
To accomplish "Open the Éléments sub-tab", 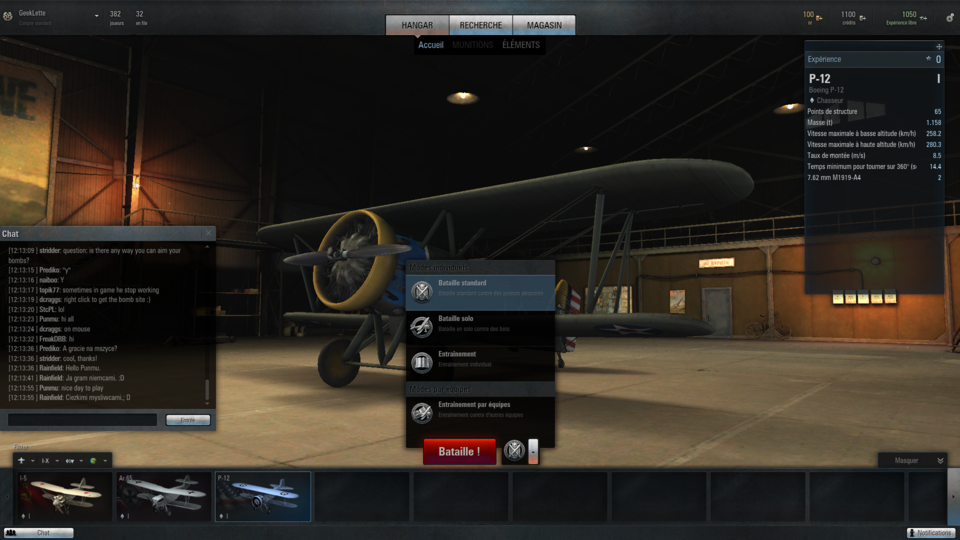I will click(x=521, y=45).
